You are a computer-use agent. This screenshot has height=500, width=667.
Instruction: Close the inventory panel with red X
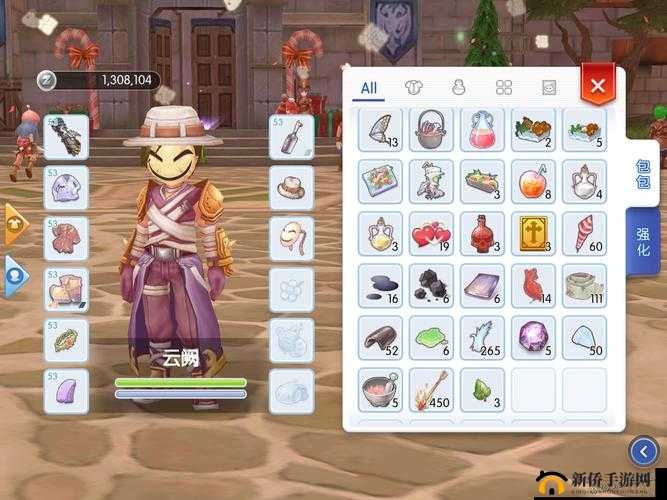pyautogui.click(x=598, y=85)
